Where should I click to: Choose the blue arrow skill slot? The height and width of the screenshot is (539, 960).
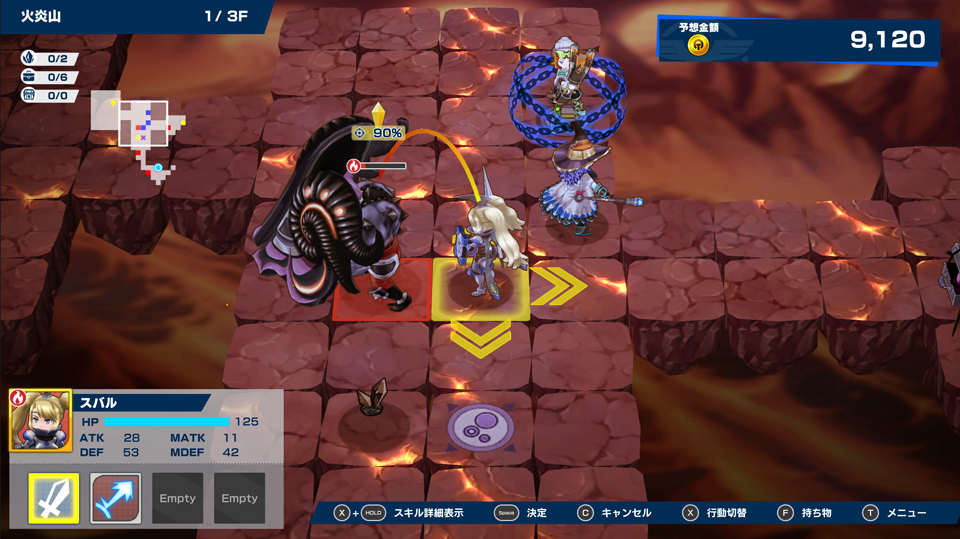point(116,498)
